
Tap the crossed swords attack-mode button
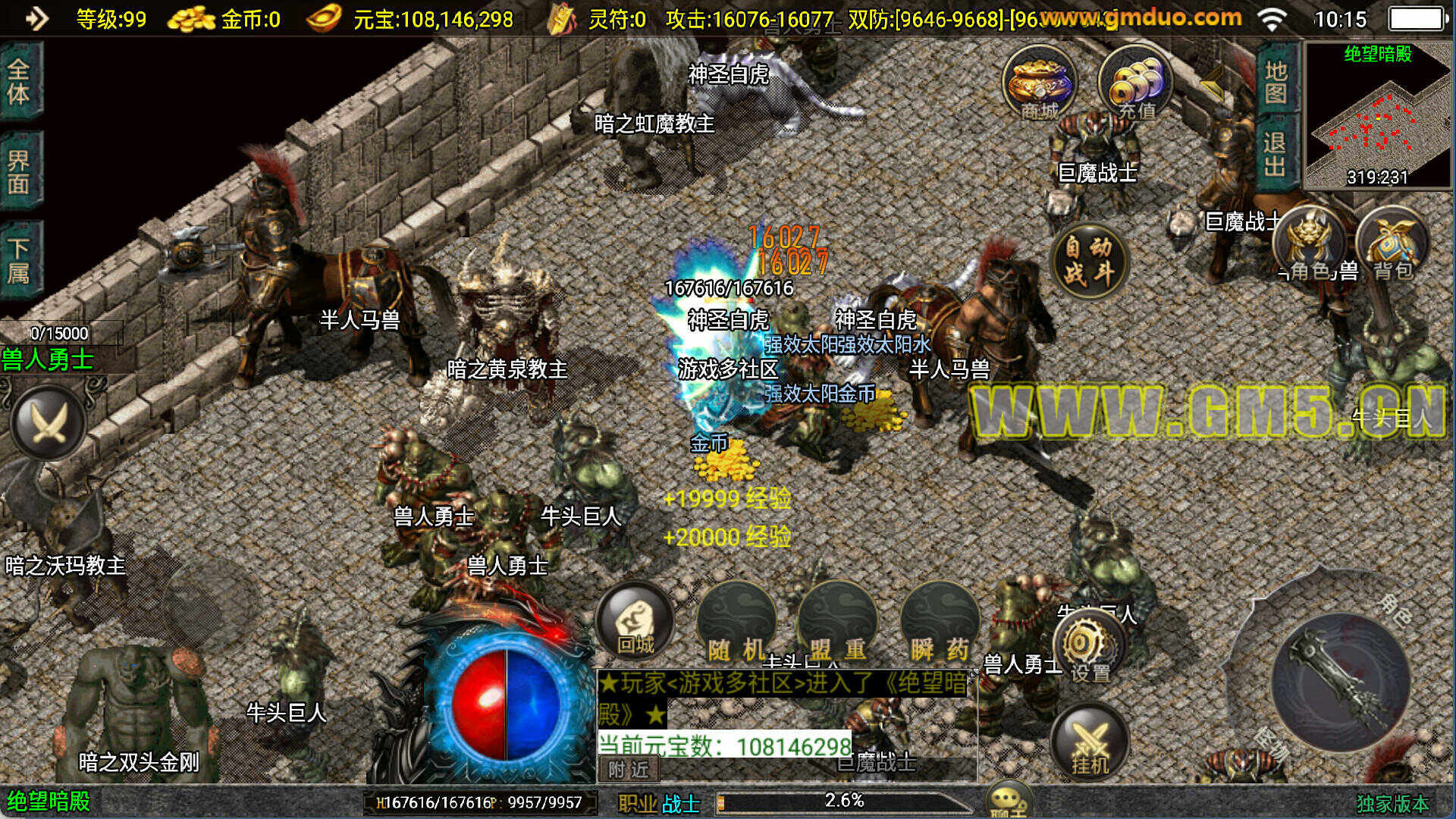click(x=49, y=422)
